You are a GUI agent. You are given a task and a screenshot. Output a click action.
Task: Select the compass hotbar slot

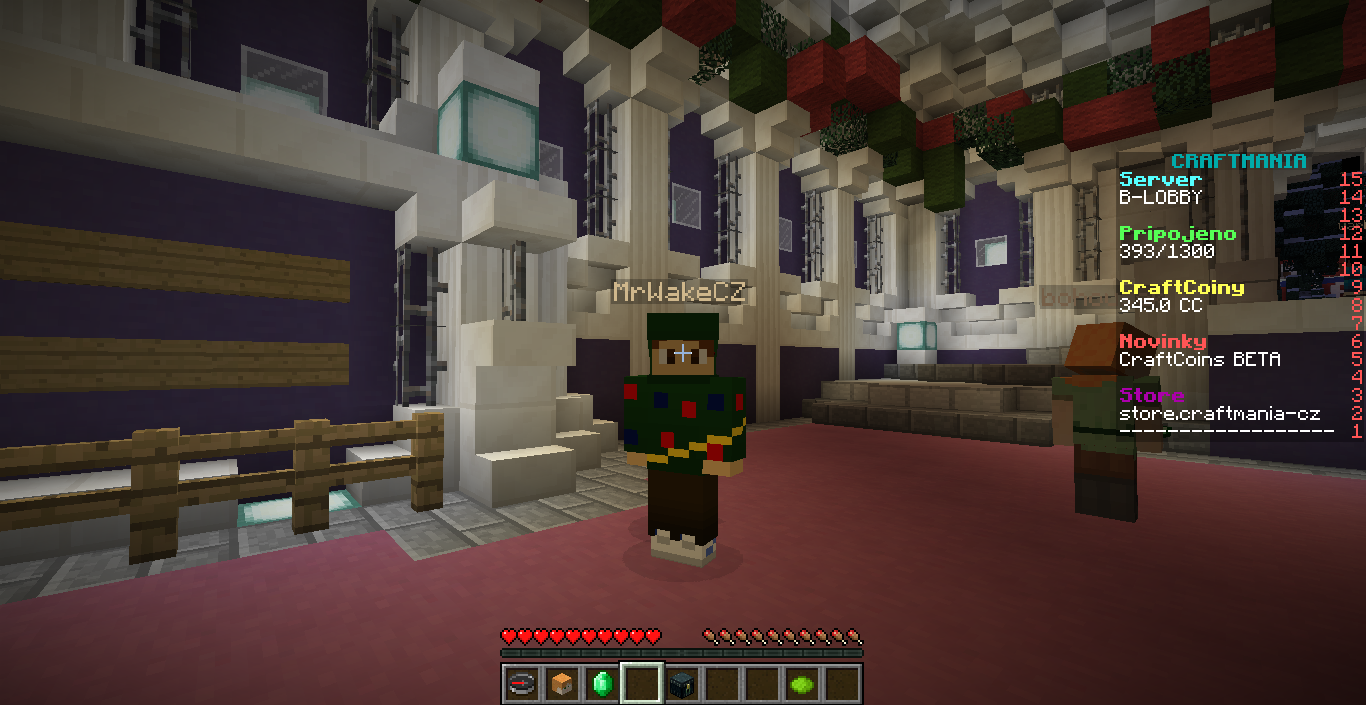(522, 684)
